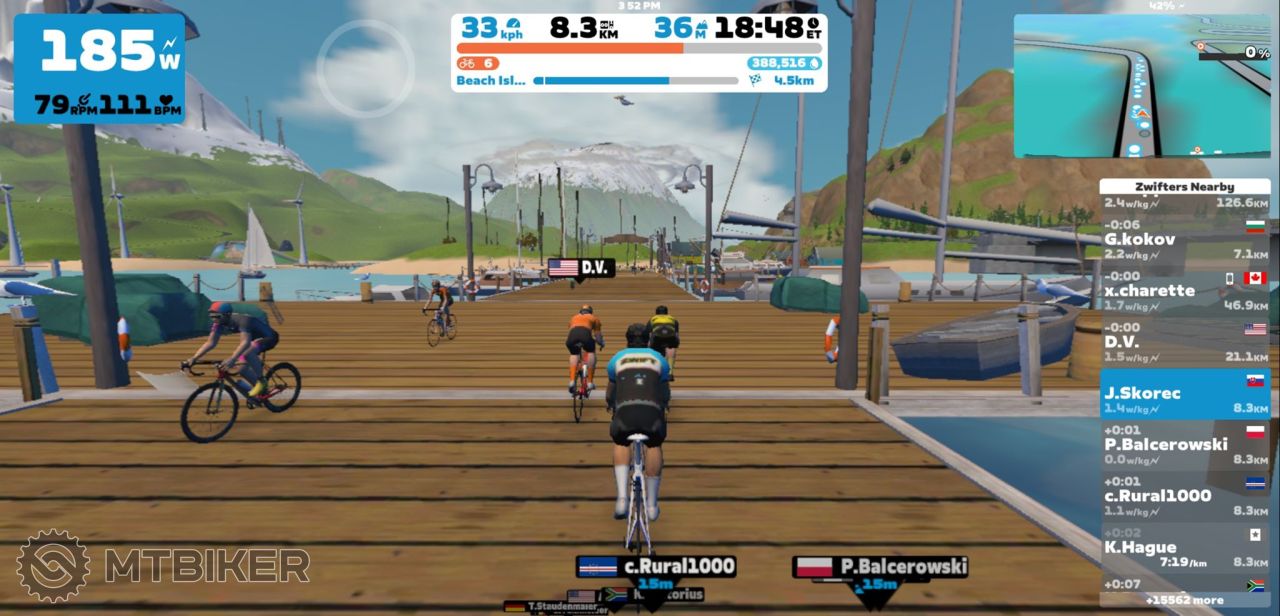Select the D.V. row in Zwifters Nearby

[x=1185, y=343]
